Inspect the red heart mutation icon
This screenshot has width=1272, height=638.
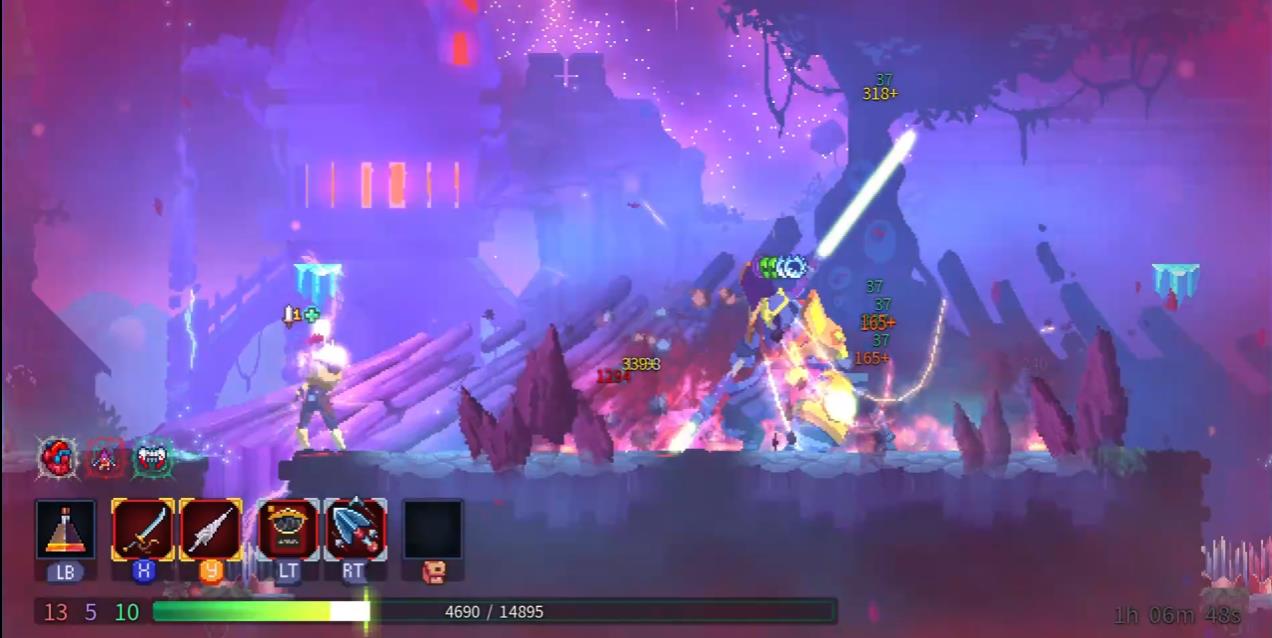pyautogui.click(x=57, y=458)
